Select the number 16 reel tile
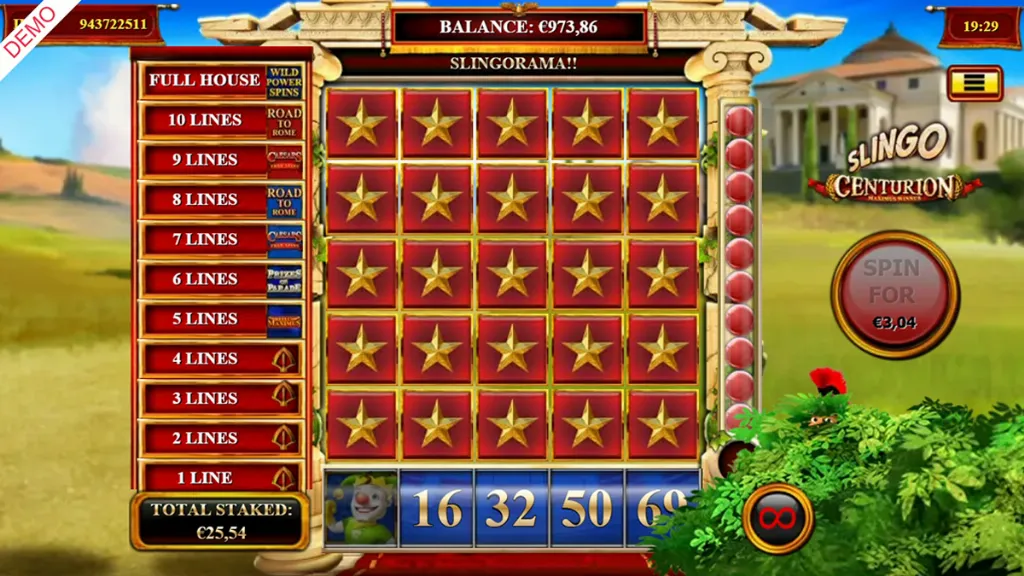Screen dimensions: 1024x576 point(437,509)
